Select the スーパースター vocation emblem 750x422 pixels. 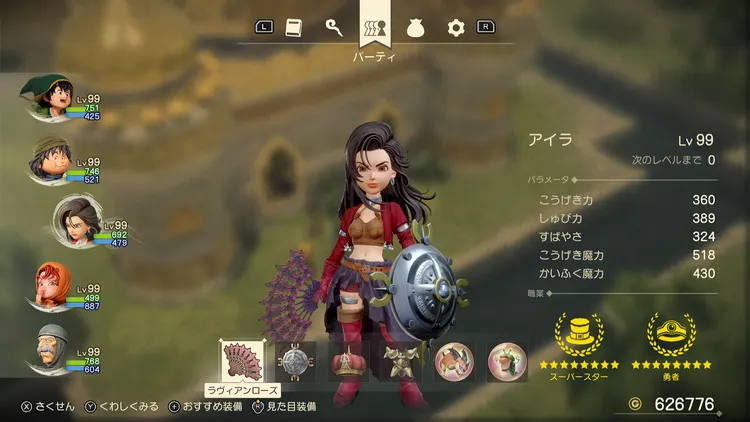tap(579, 337)
